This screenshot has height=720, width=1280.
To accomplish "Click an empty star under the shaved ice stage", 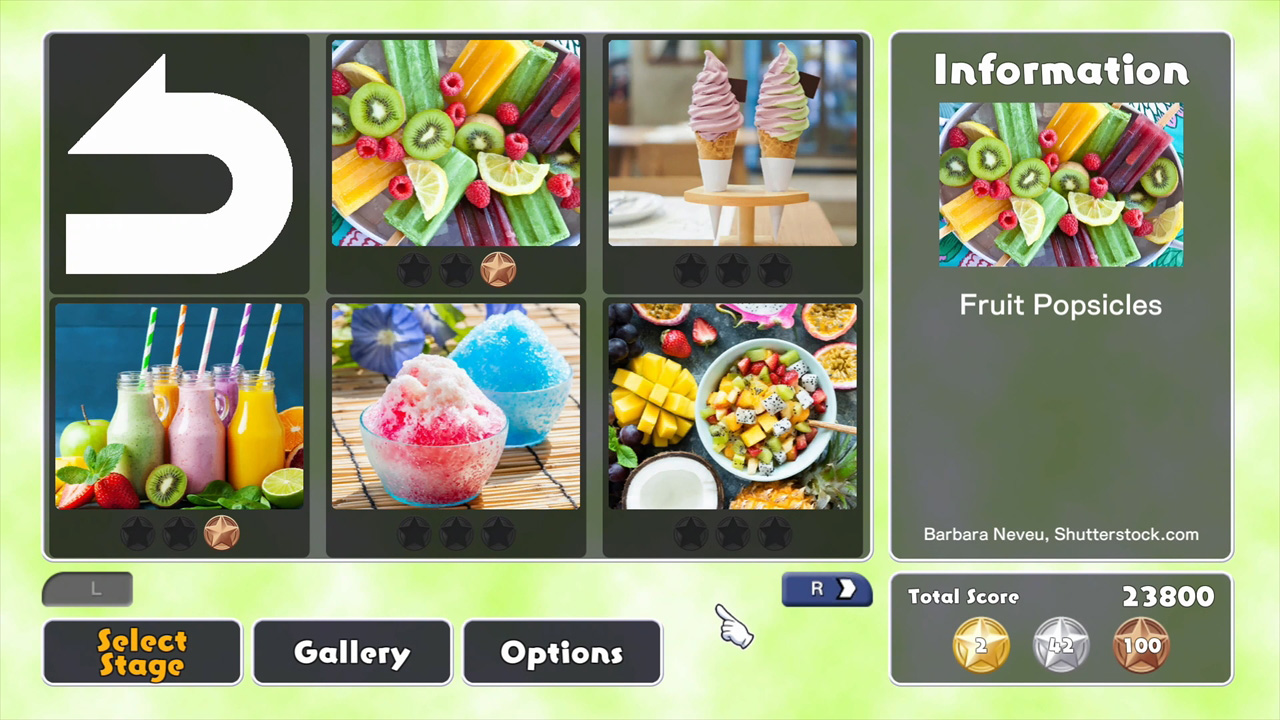I will (x=456, y=533).
